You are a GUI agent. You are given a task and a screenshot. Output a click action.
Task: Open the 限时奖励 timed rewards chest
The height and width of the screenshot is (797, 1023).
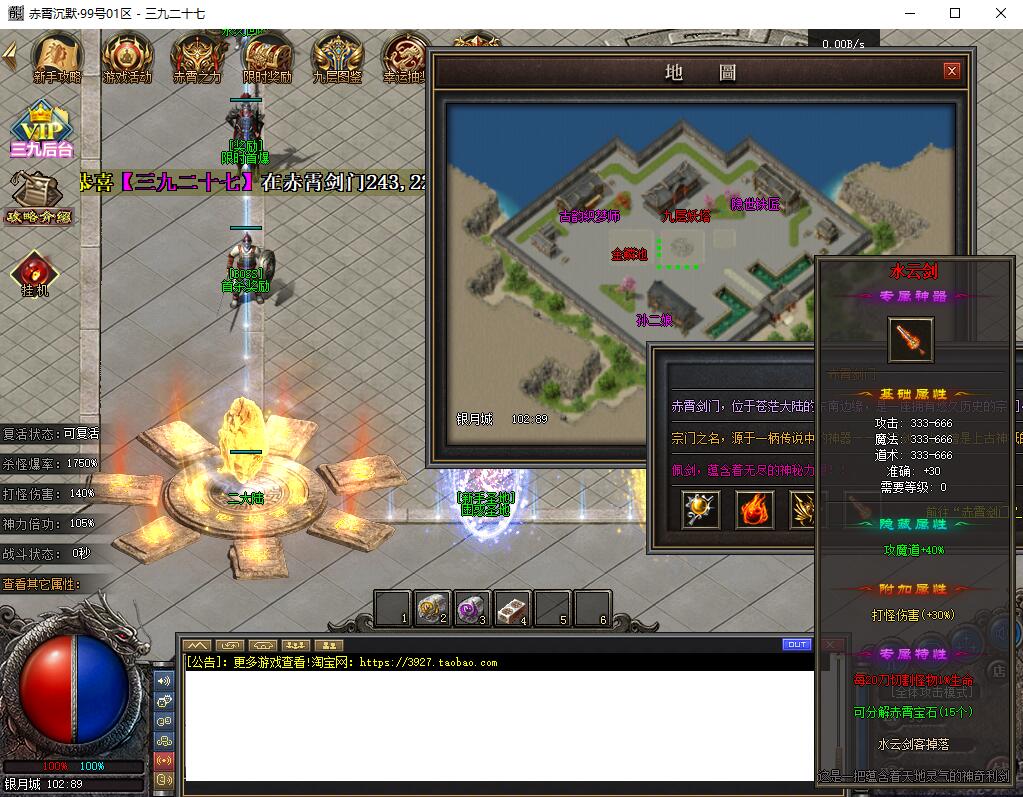(267, 57)
